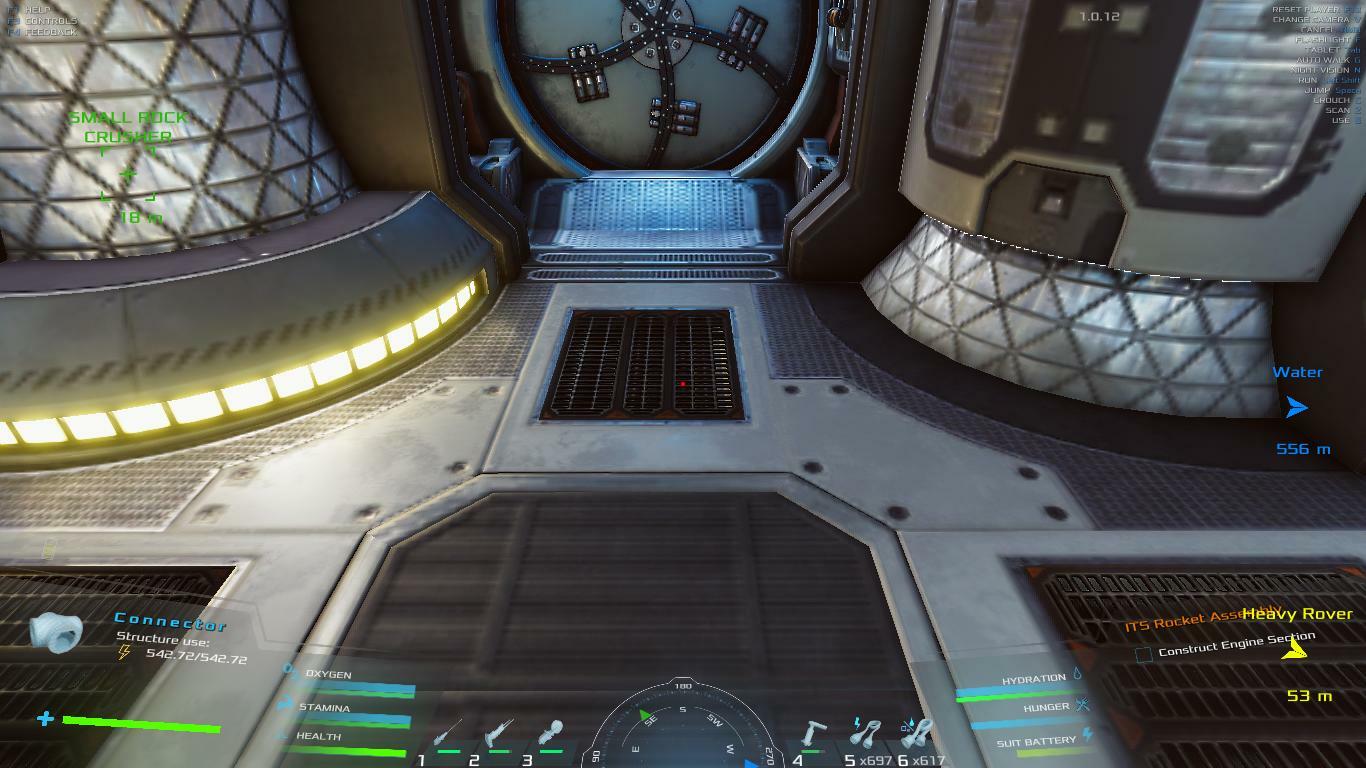Select the tool in hotbar slot 2
Viewport: 1366px width, 768px height.
498,734
